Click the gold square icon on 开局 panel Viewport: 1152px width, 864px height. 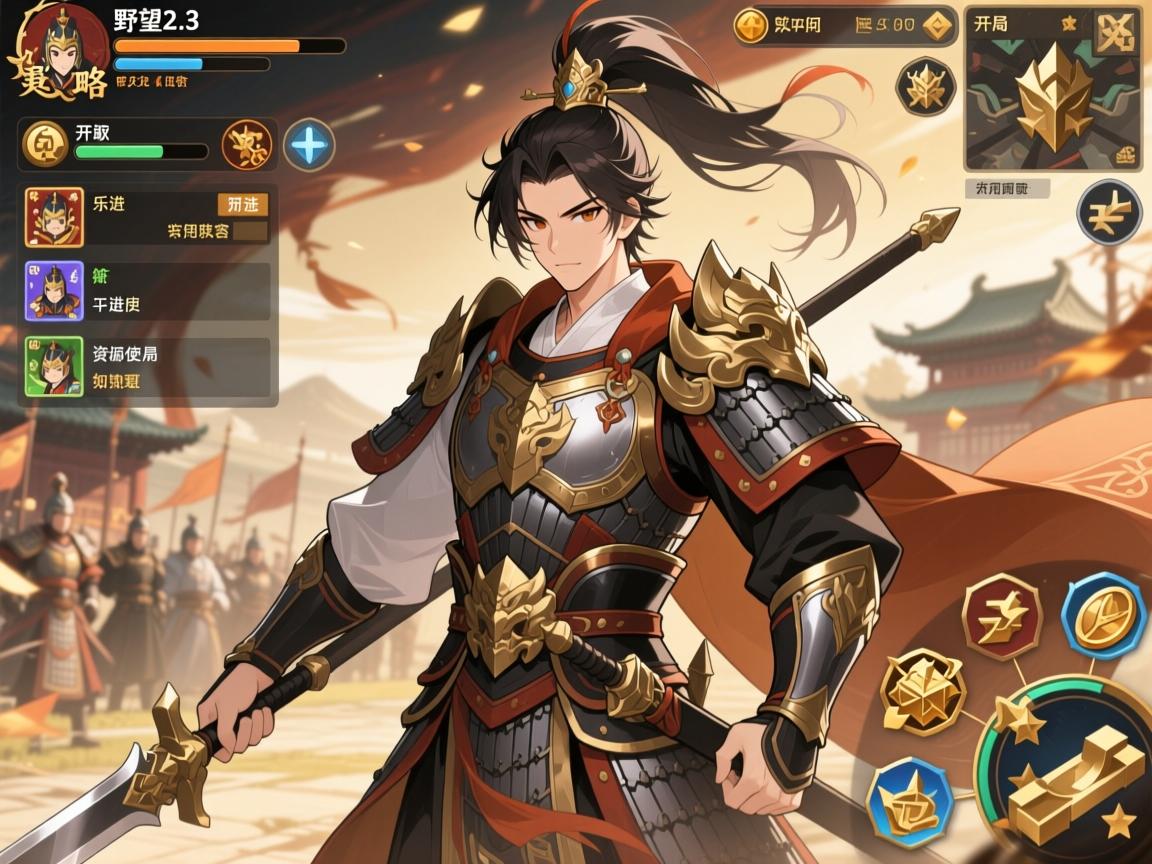pyautogui.click(x=1116, y=32)
